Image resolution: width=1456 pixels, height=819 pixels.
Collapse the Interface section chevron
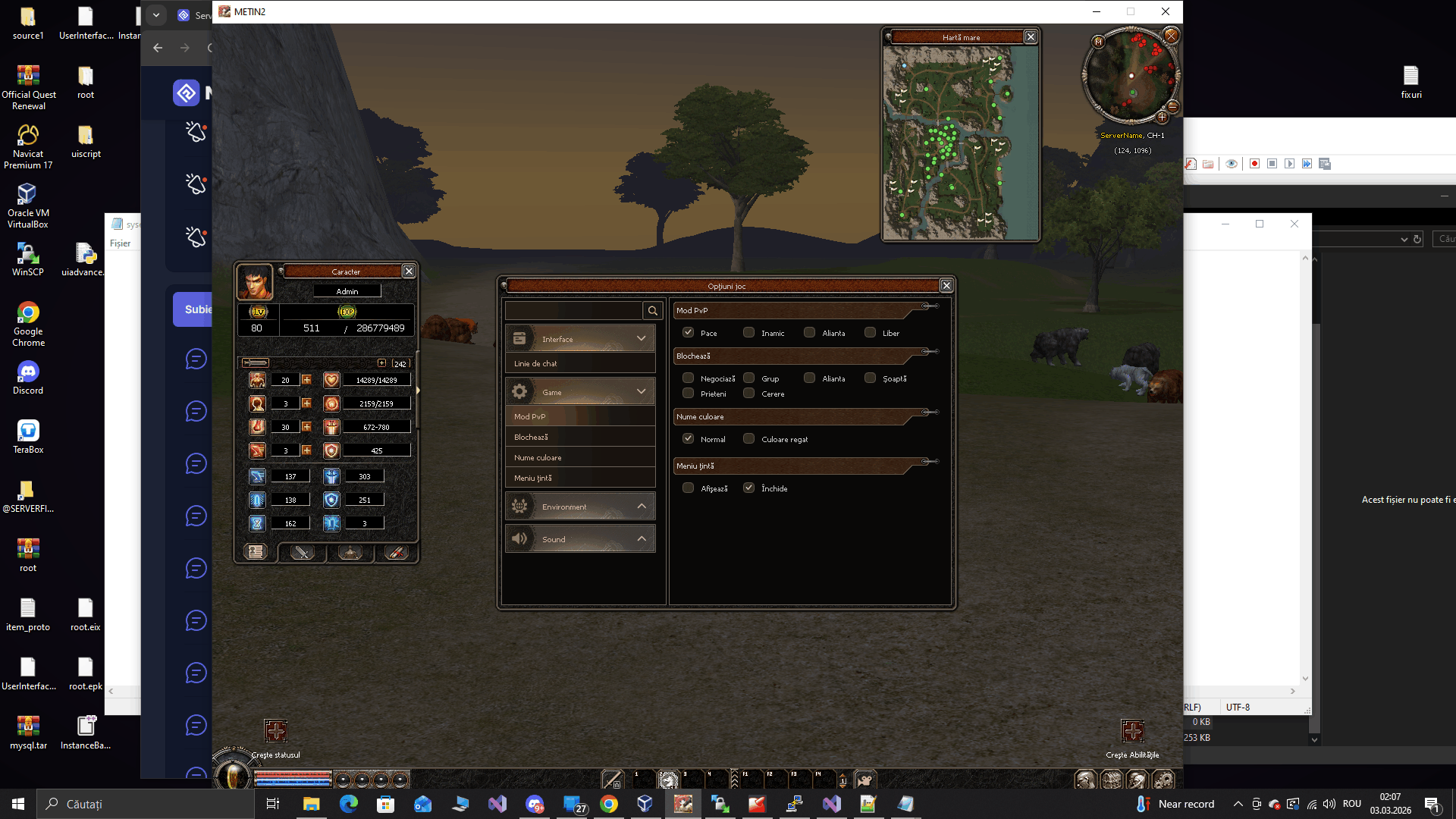click(642, 338)
